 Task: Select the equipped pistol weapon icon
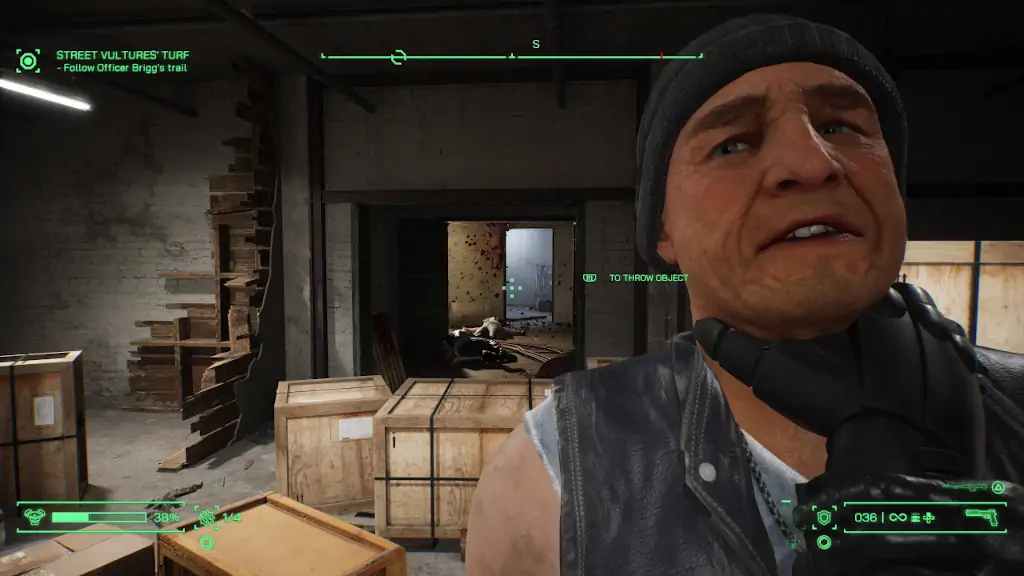click(x=983, y=517)
